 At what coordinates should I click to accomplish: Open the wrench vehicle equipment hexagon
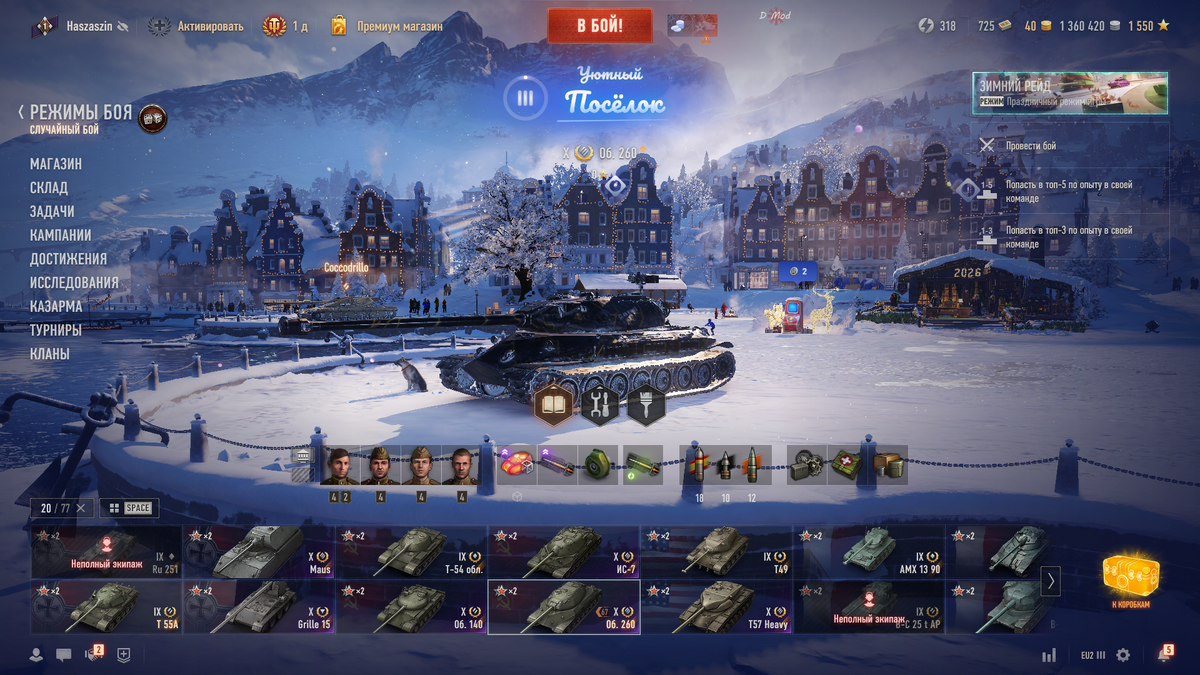pos(600,406)
